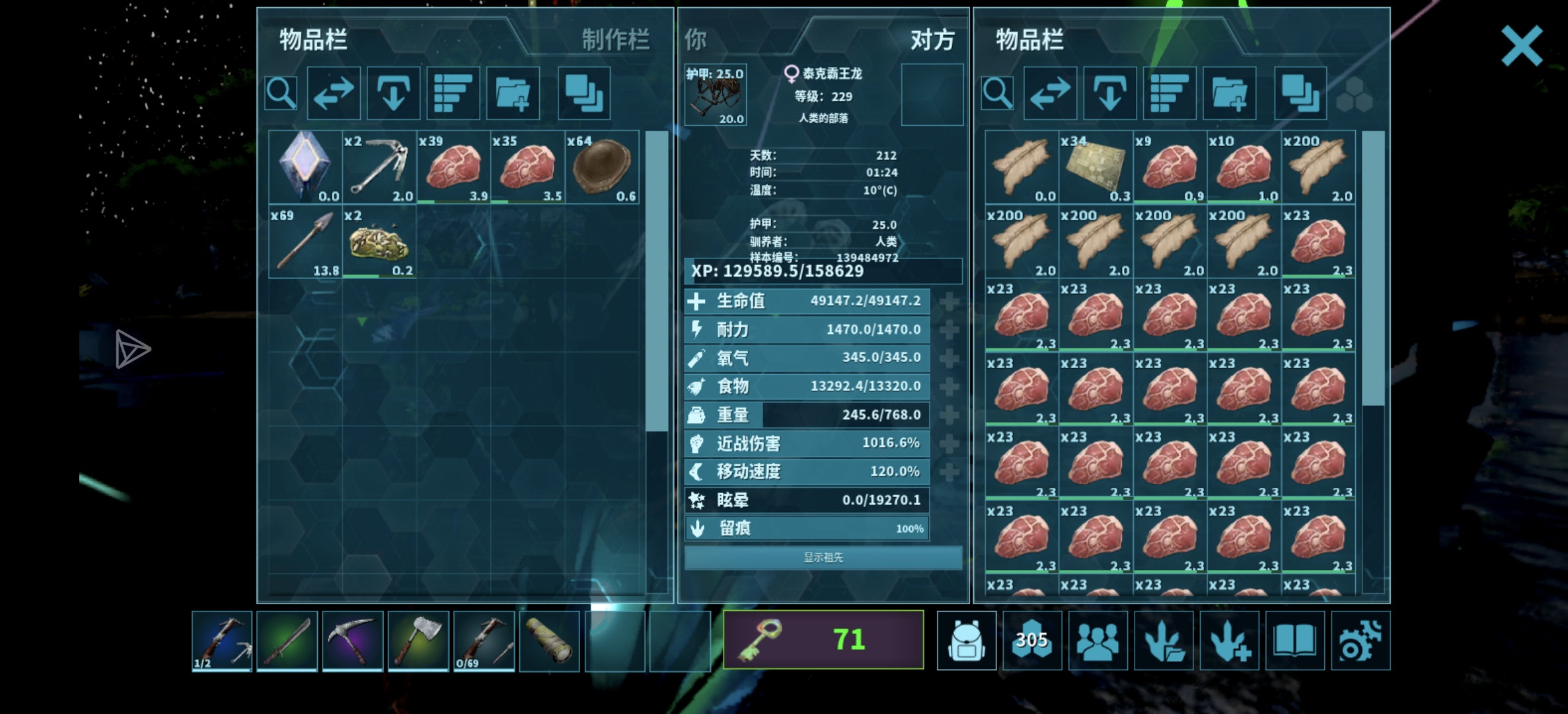The image size is (1568, 714).
Task: Pick the x64 brown bowl item slot
Action: click(601, 167)
